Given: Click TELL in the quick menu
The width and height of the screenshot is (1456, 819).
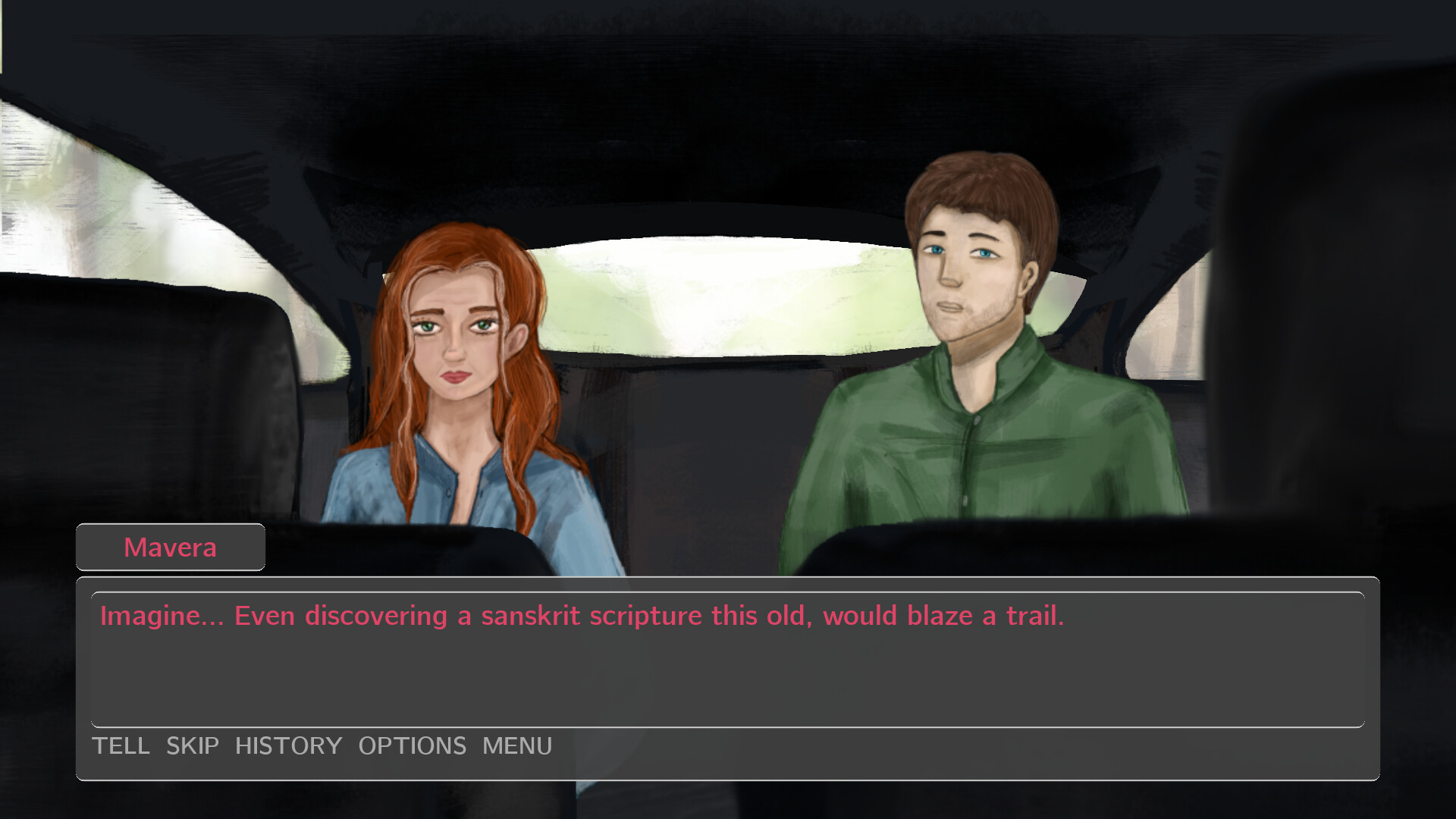Looking at the screenshot, I should pos(121,746).
